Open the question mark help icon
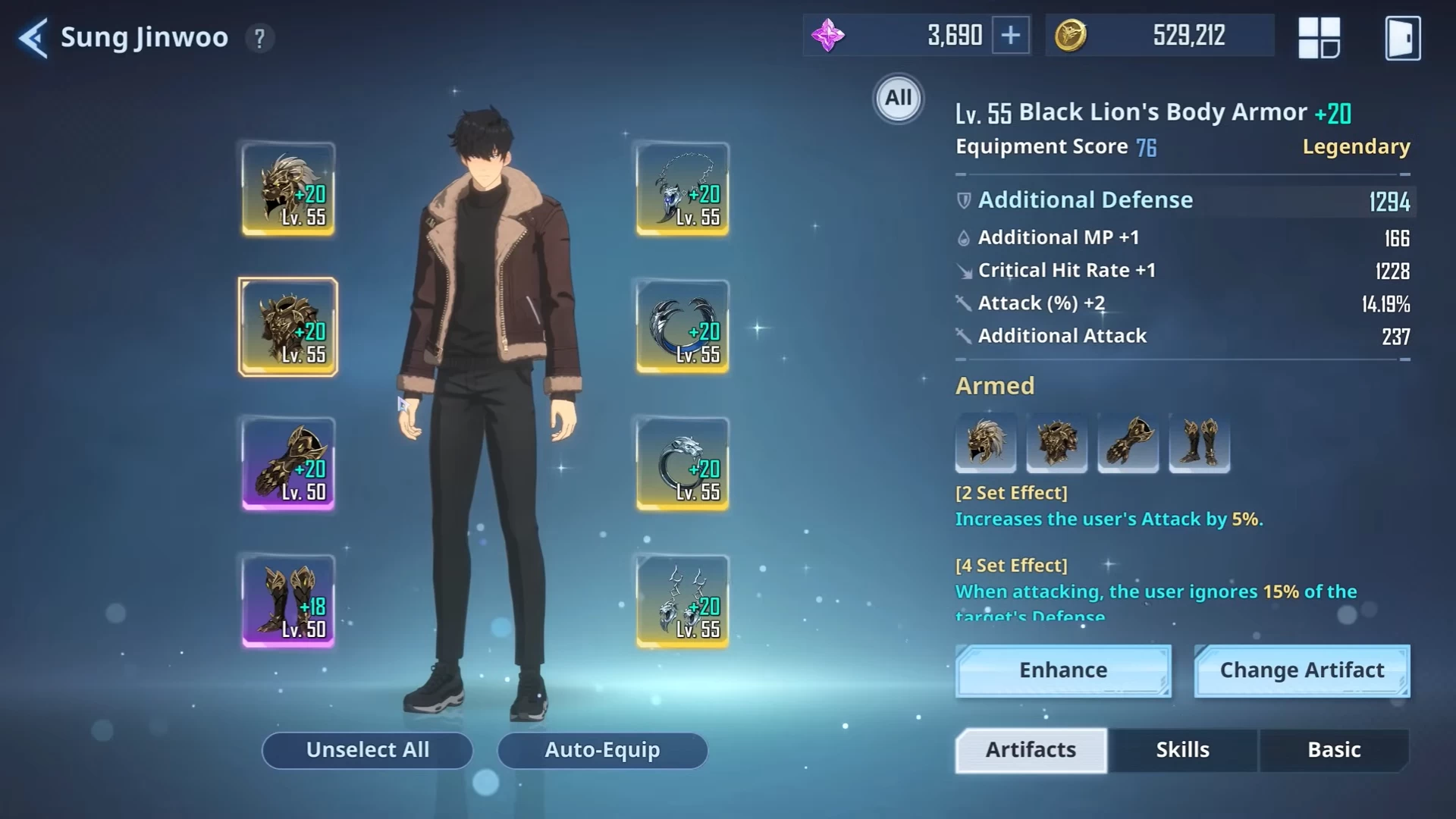1456x819 pixels. 259,38
